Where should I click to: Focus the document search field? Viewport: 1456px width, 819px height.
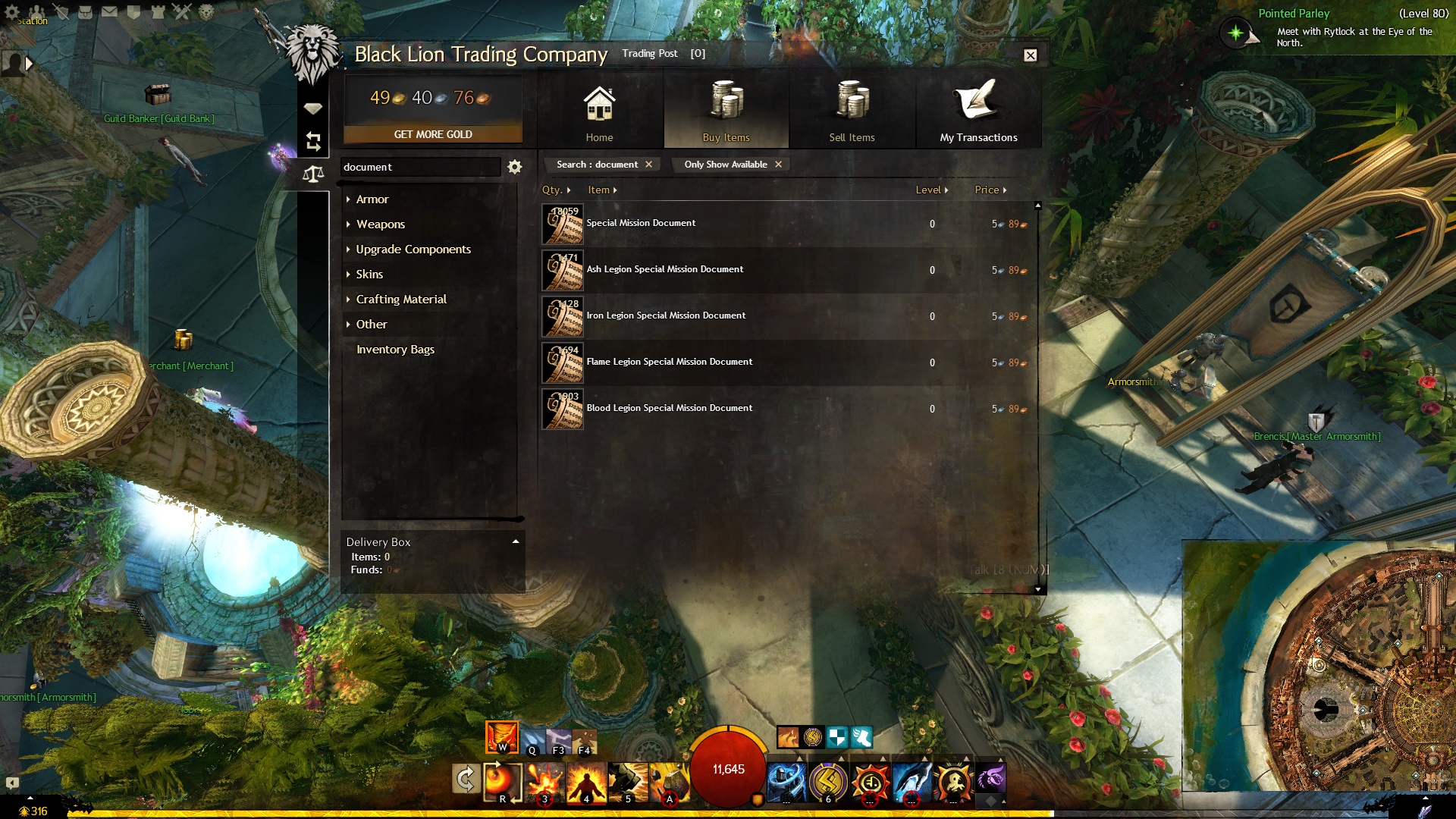419,167
